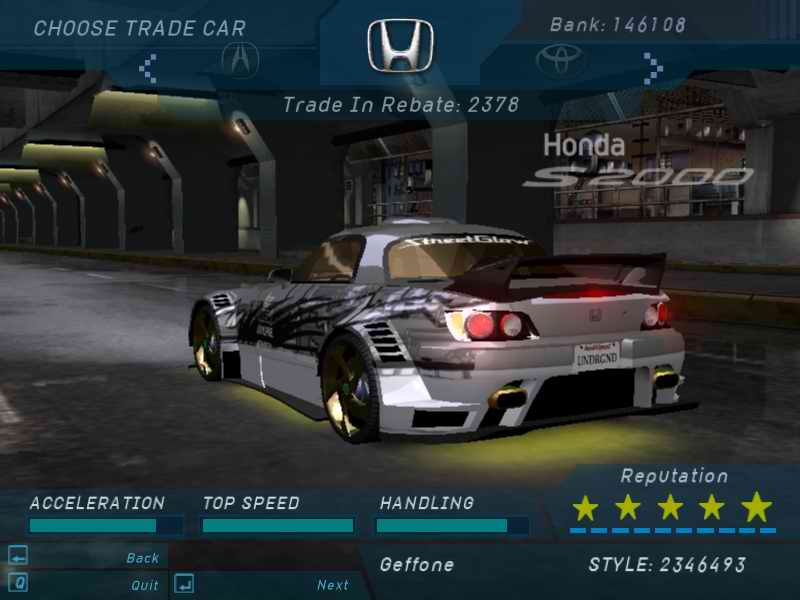Click the left arrow to browse previous manufacturer
Image resolution: width=800 pixels, height=600 pixels.
point(148,68)
